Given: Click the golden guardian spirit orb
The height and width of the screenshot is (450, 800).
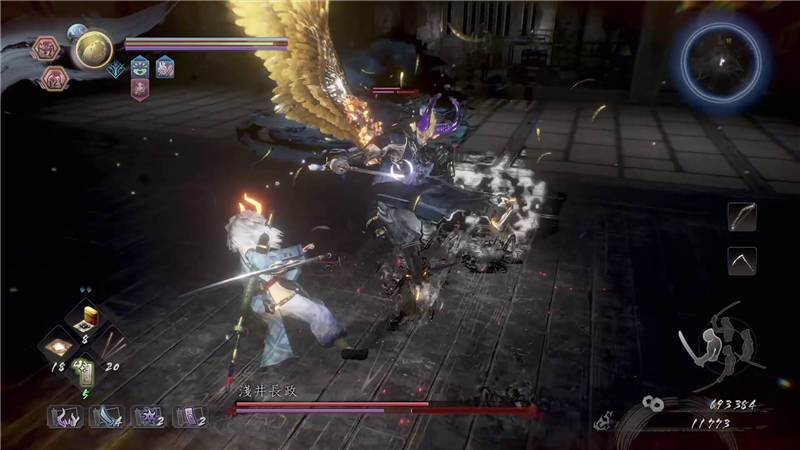Looking at the screenshot, I should coord(94,49).
